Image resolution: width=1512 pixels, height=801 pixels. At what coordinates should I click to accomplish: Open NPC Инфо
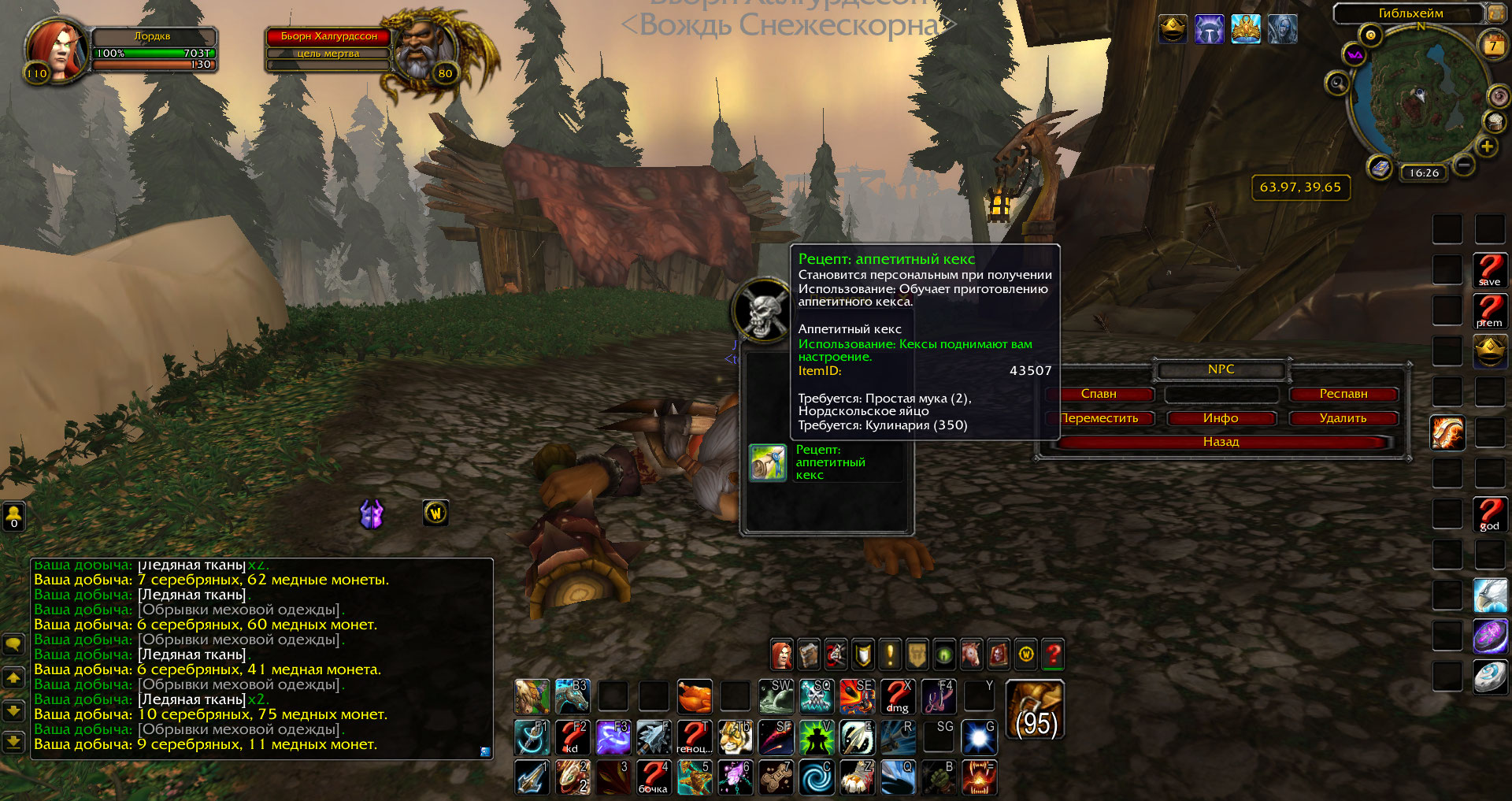tap(1221, 418)
